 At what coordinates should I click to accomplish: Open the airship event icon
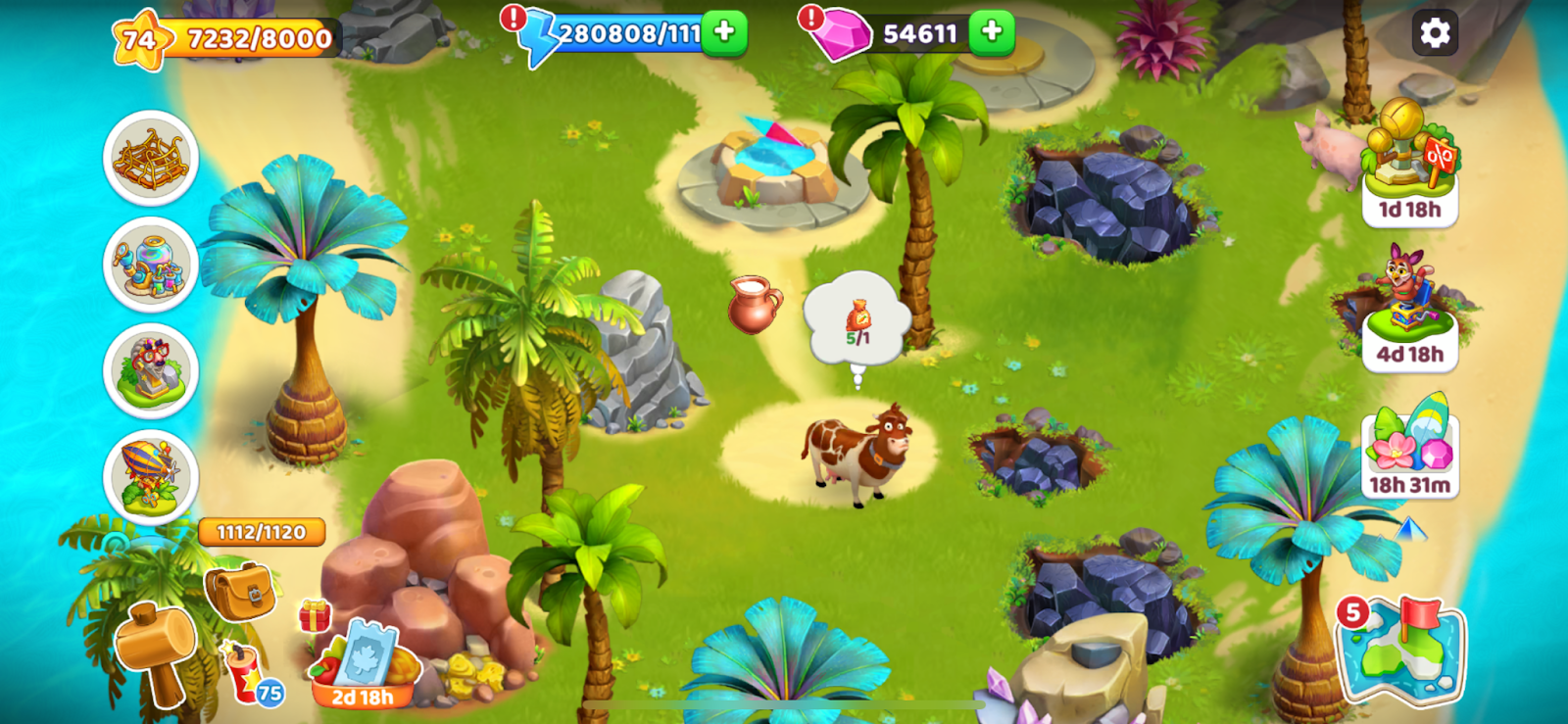[151, 477]
